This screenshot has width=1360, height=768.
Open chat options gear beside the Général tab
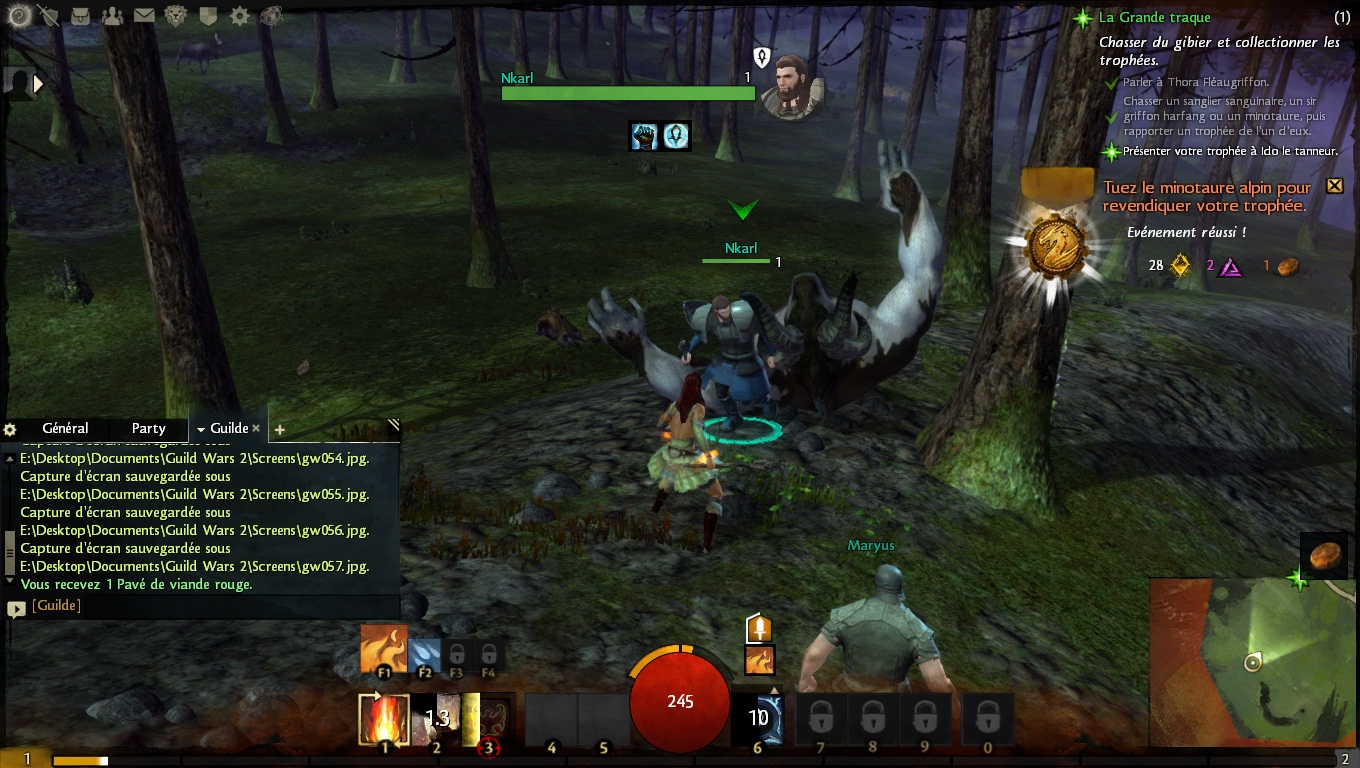point(10,429)
